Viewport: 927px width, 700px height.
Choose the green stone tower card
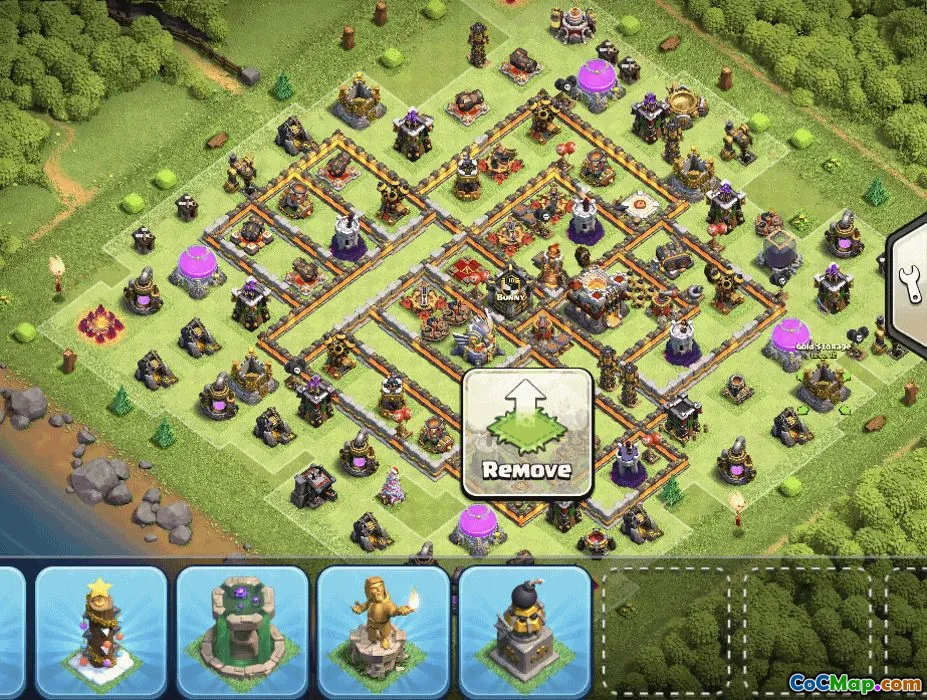coord(242,632)
